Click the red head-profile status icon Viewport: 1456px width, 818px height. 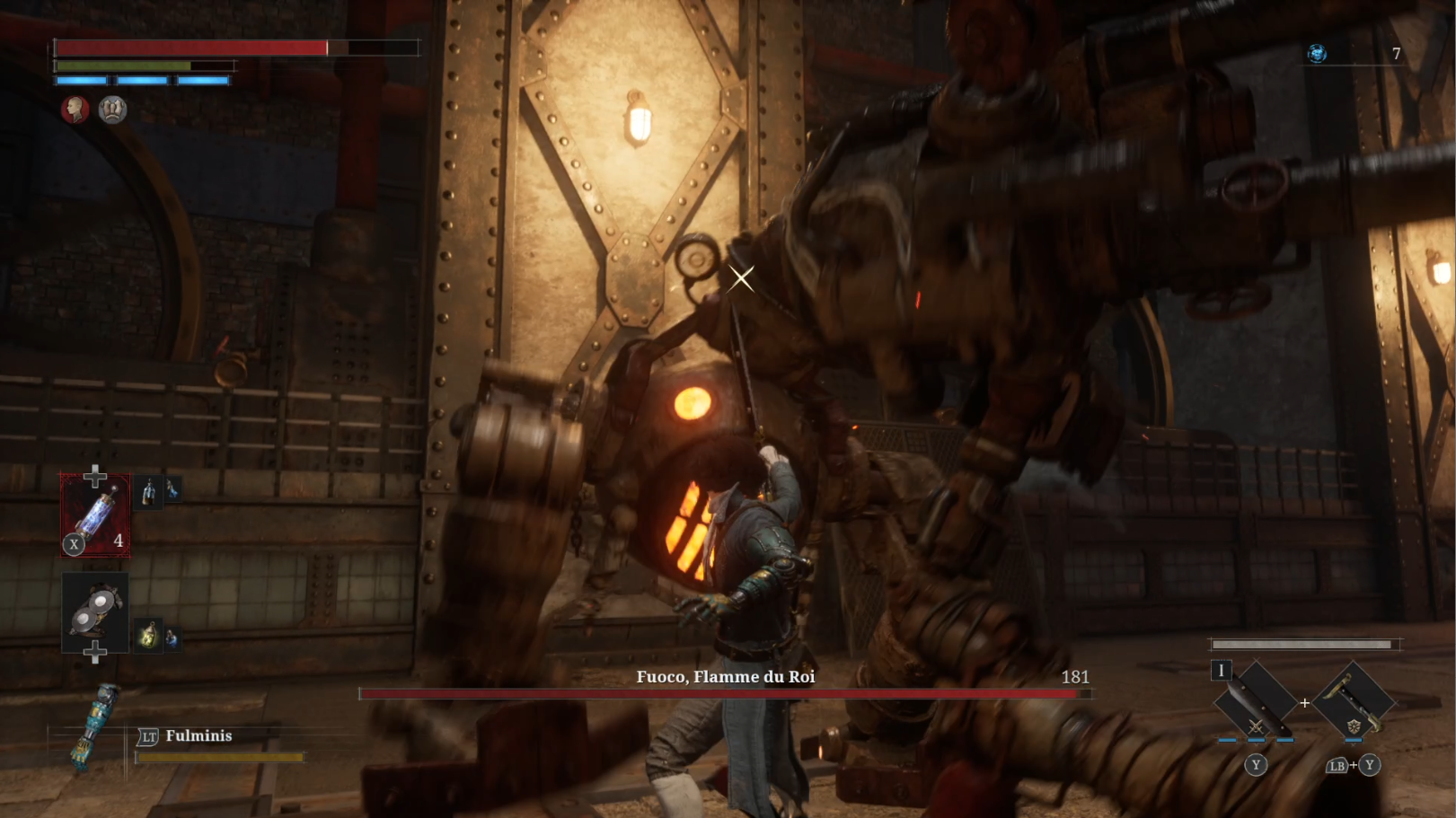[75, 110]
